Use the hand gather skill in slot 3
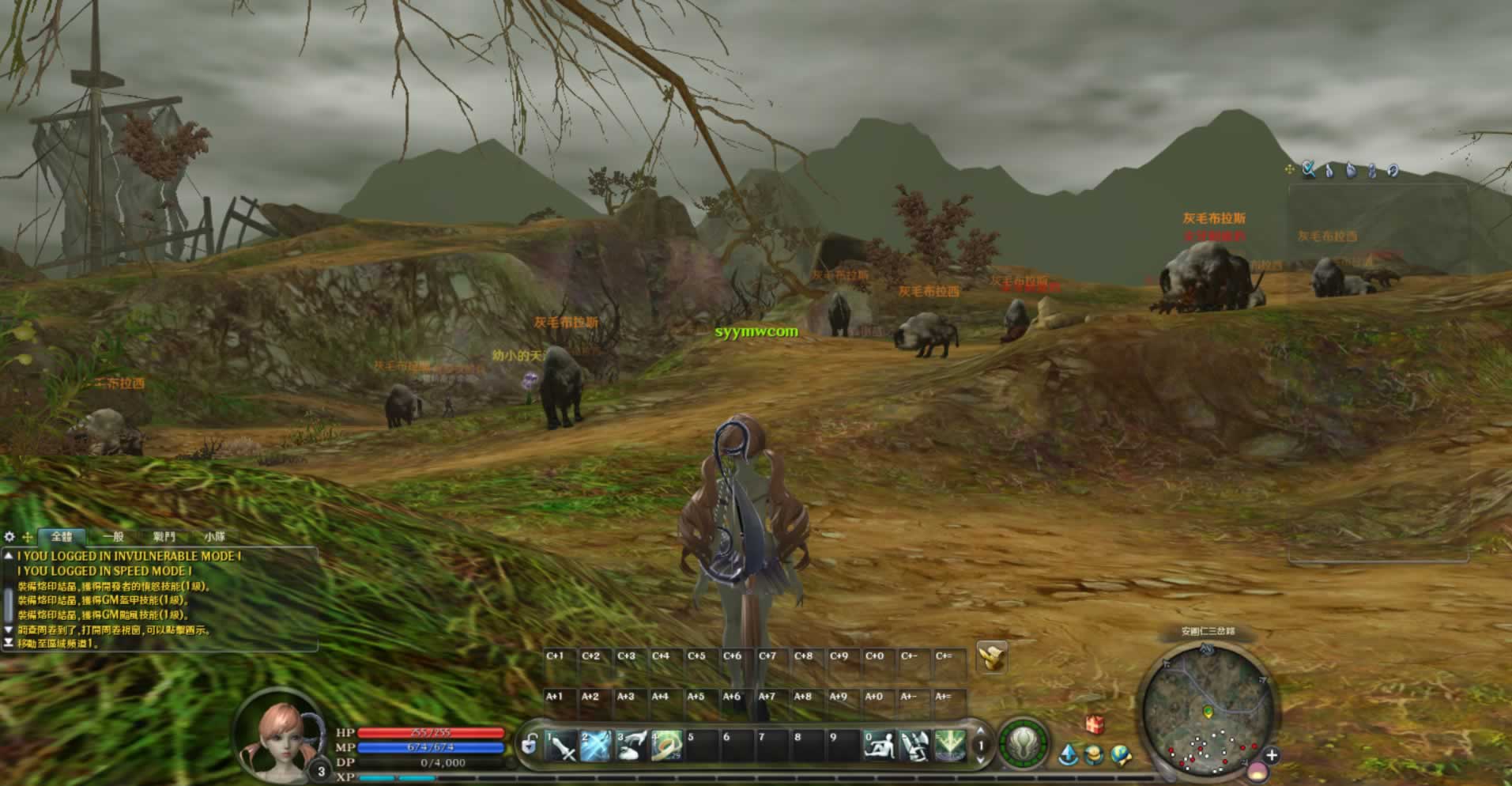 (632, 746)
